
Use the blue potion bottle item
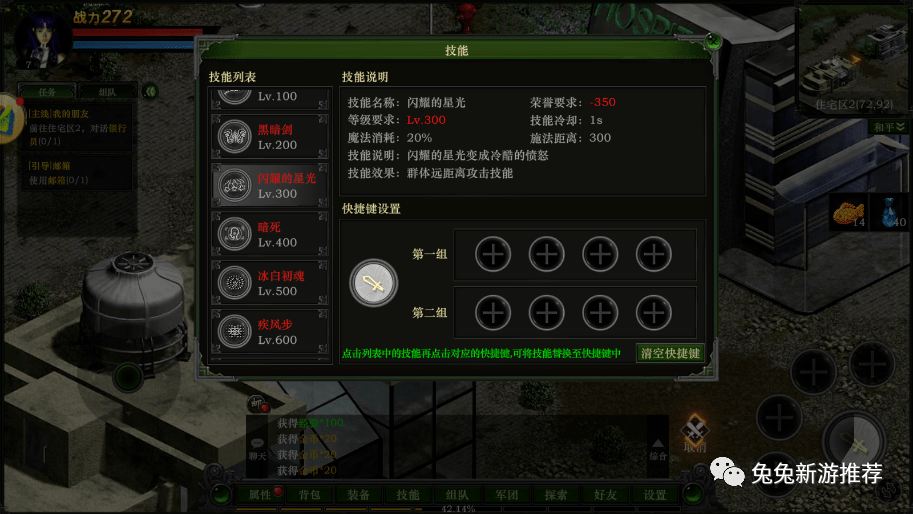[x=890, y=212]
